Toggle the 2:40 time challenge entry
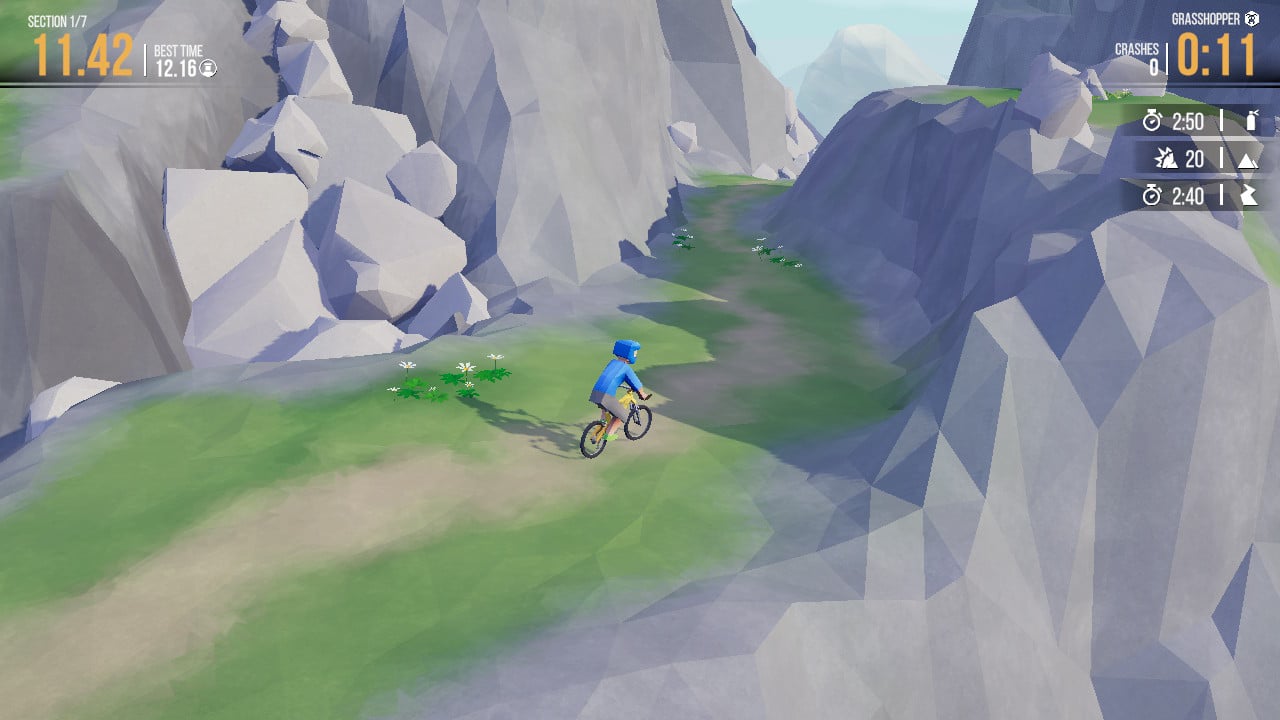 pos(1195,197)
